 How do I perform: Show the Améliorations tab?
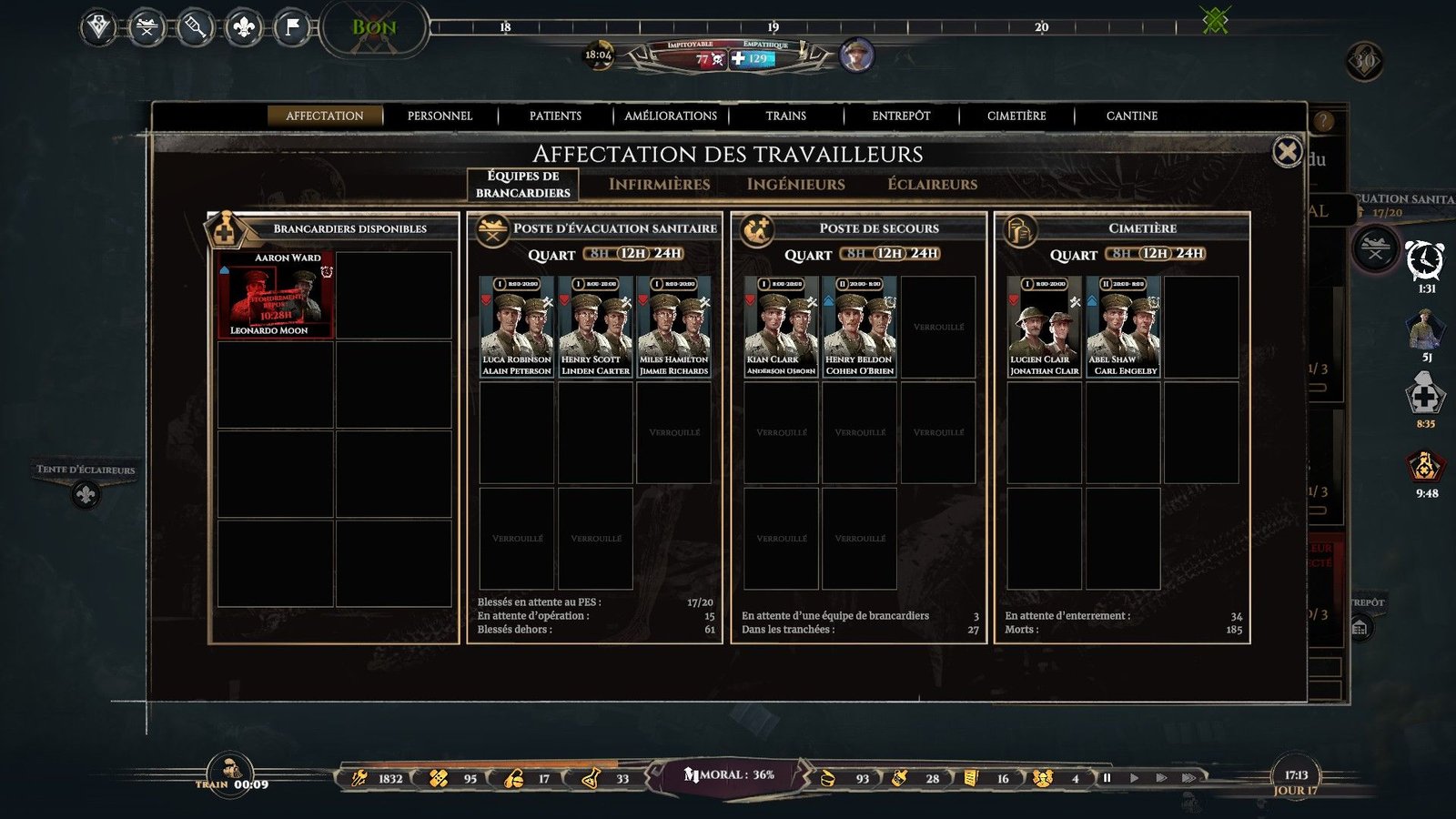click(x=671, y=116)
